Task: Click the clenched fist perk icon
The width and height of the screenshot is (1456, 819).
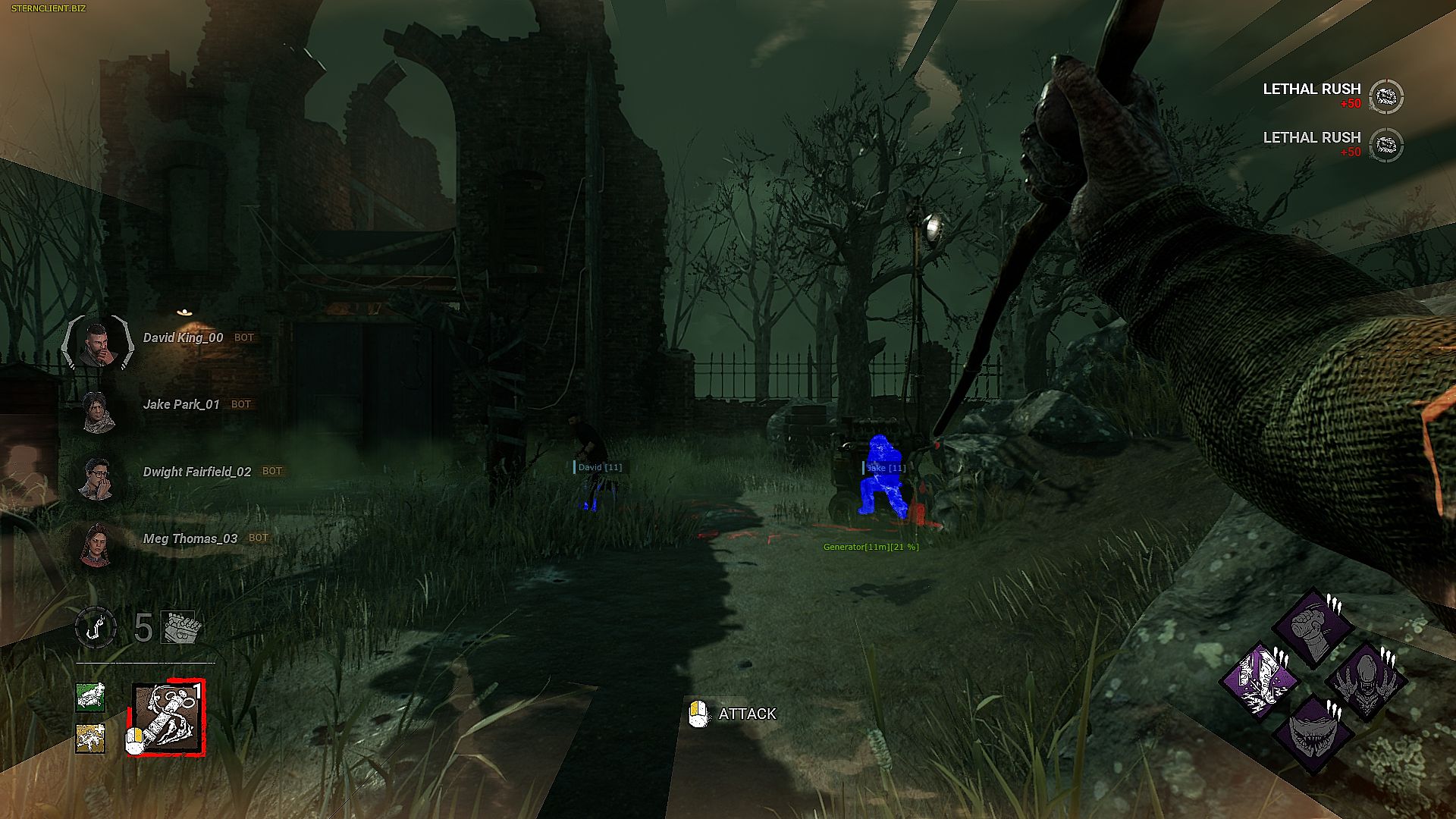Action: click(x=1313, y=628)
